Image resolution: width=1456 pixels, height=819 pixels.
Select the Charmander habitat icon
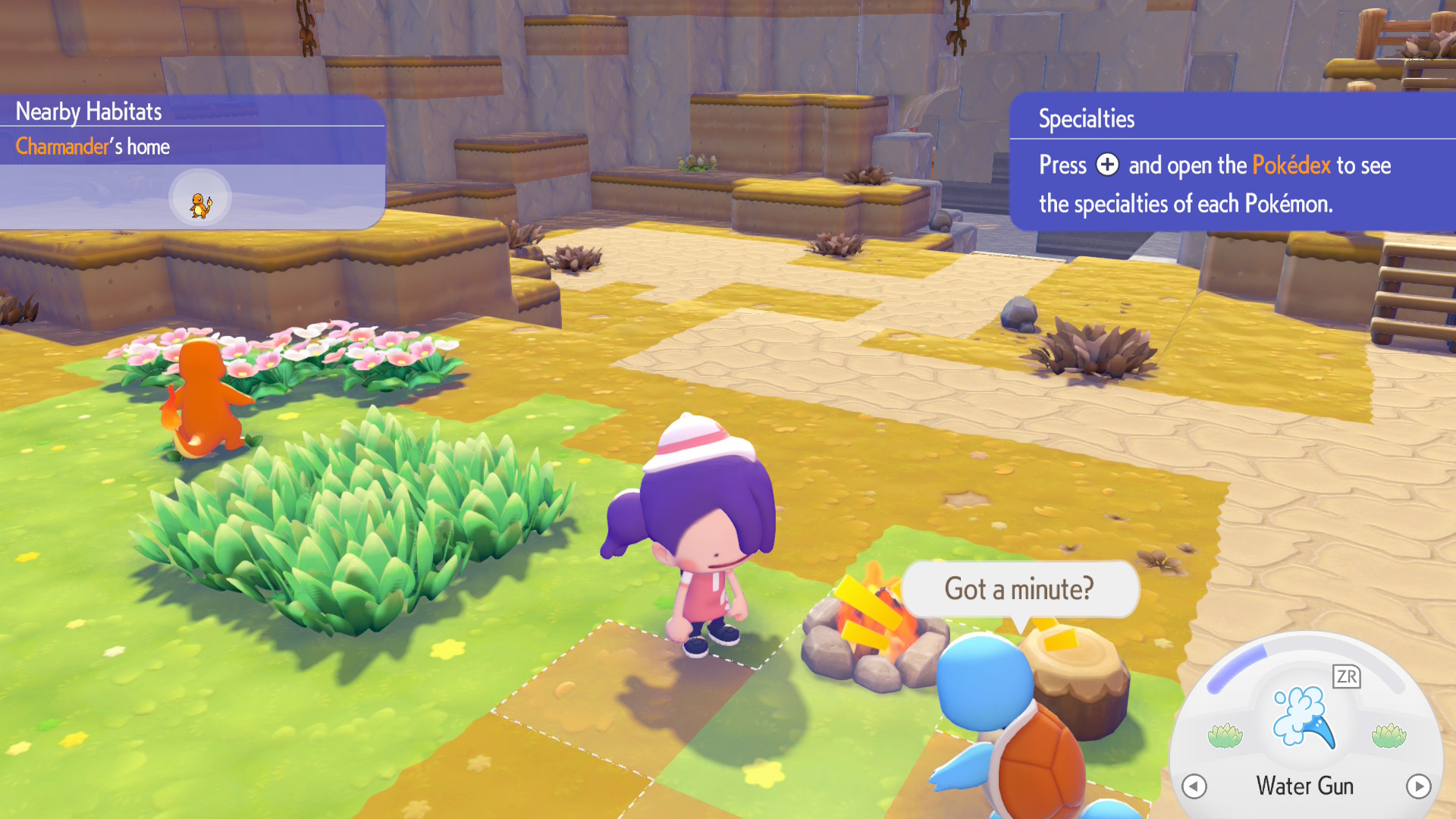pos(200,199)
